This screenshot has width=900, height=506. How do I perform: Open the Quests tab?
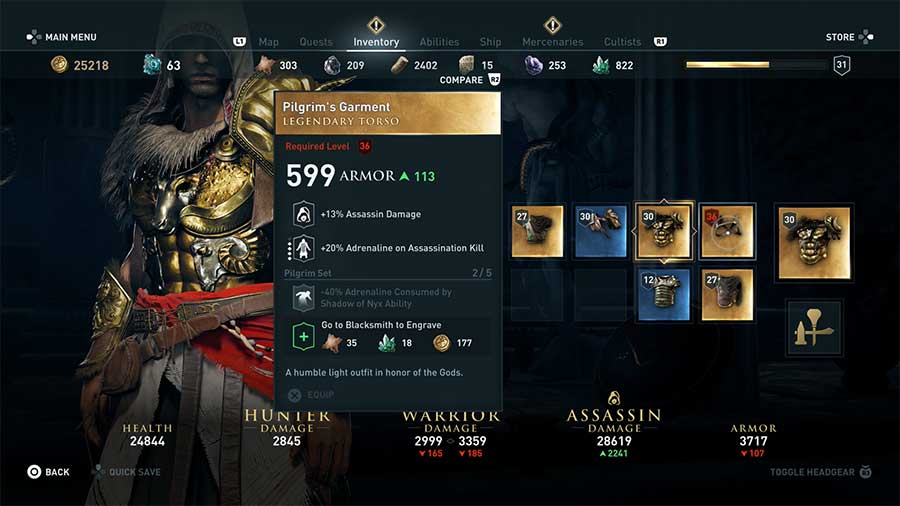click(x=315, y=42)
